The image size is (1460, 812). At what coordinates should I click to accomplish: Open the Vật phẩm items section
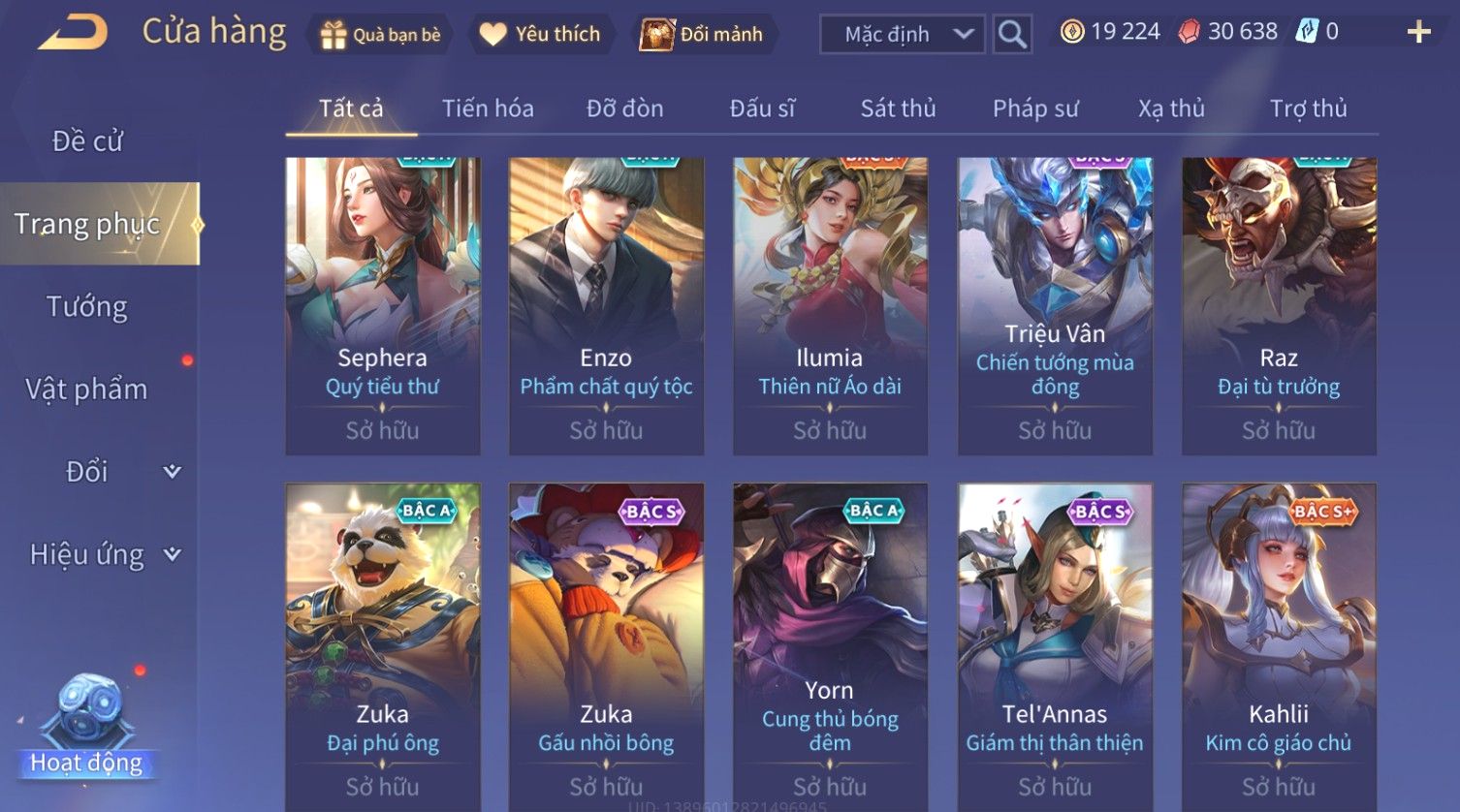87,390
